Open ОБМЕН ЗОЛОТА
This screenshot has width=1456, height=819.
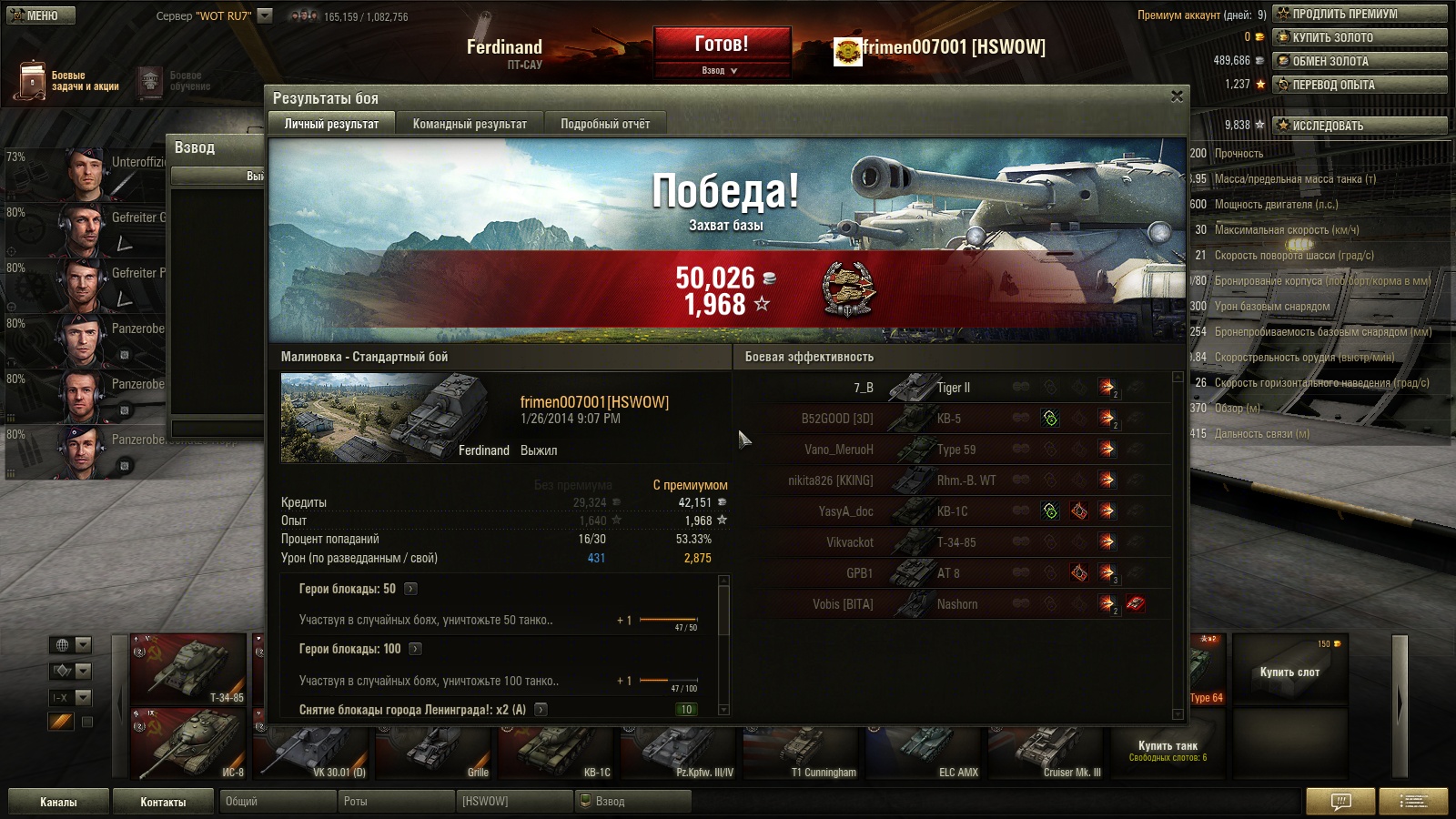(1360, 61)
